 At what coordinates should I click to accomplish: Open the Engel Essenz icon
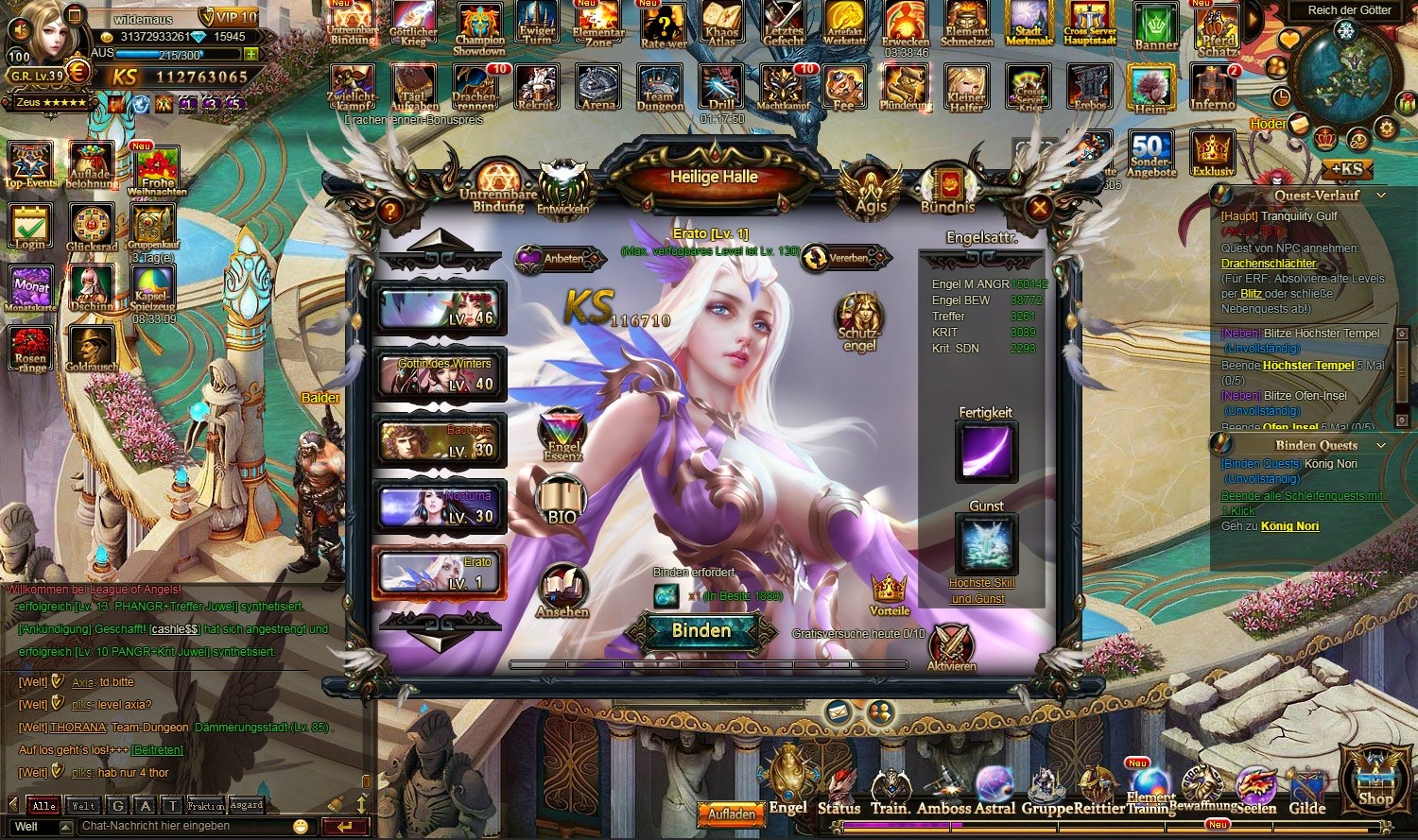tap(563, 435)
